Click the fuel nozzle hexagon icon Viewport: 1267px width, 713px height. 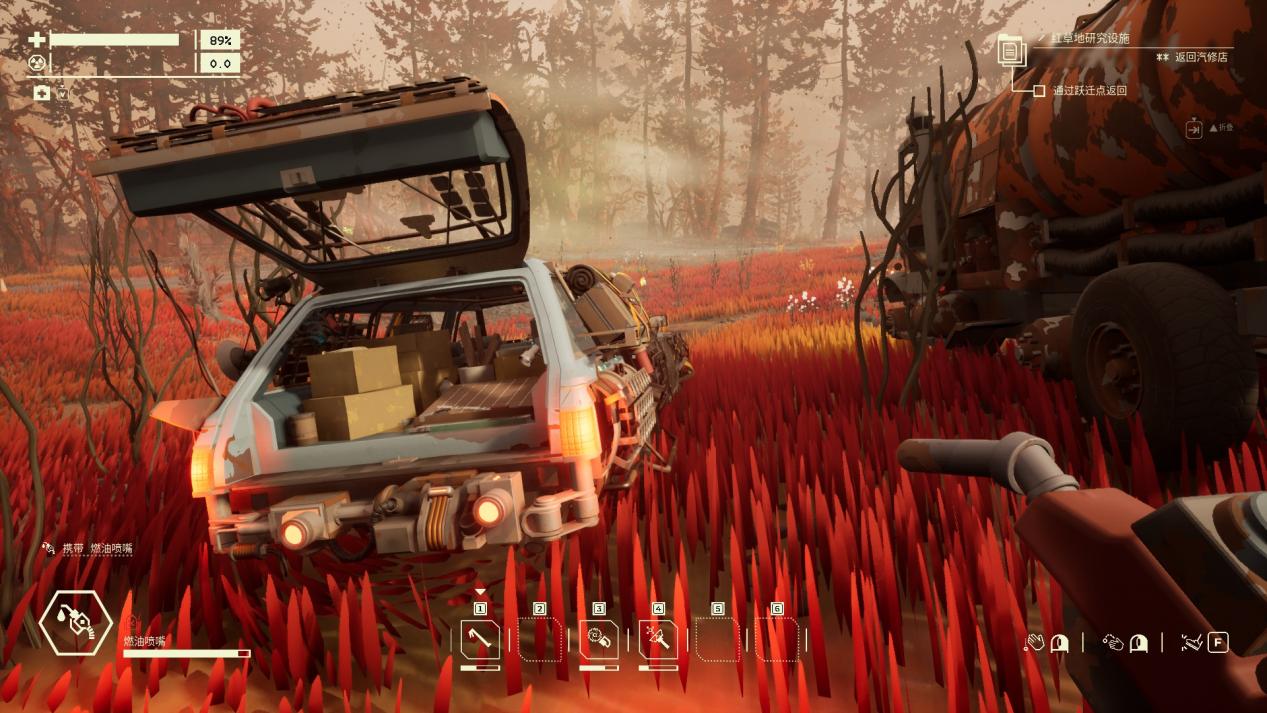[x=75, y=622]
